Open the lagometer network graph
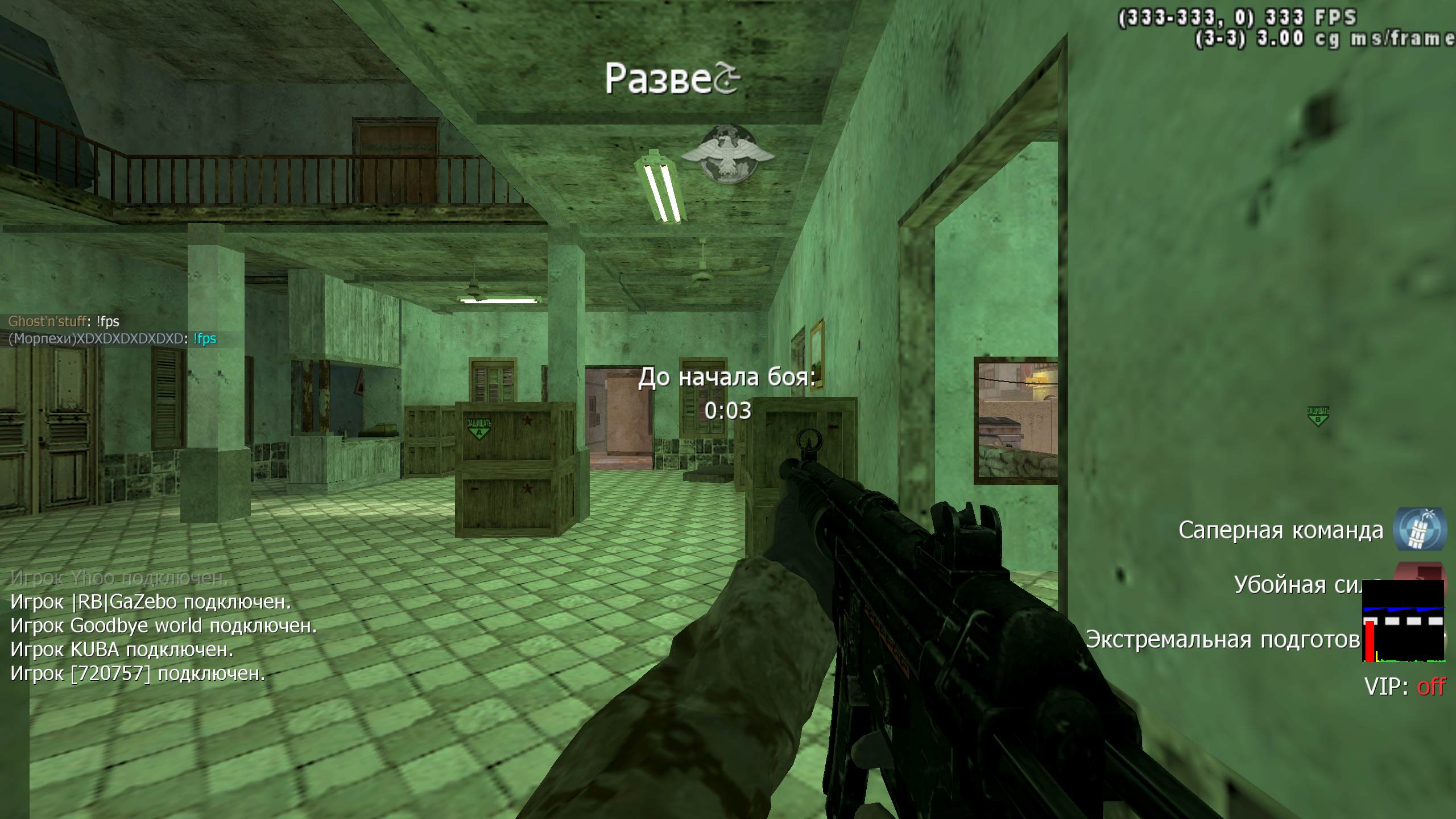Image resolution: width=1456 pixels, height=819 pixels. (x=1404, y=621)
